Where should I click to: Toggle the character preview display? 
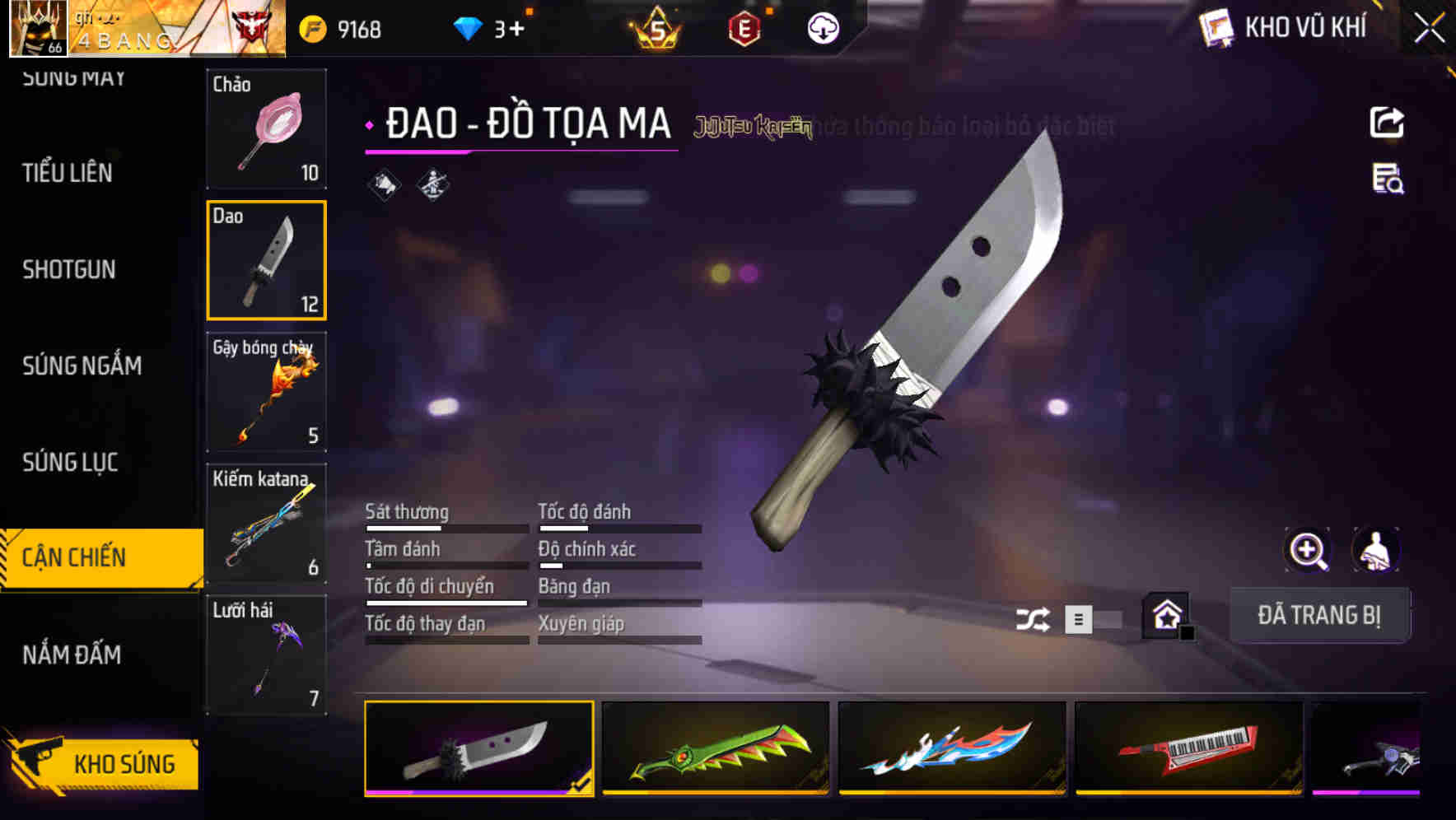(x=1377, y=550)
